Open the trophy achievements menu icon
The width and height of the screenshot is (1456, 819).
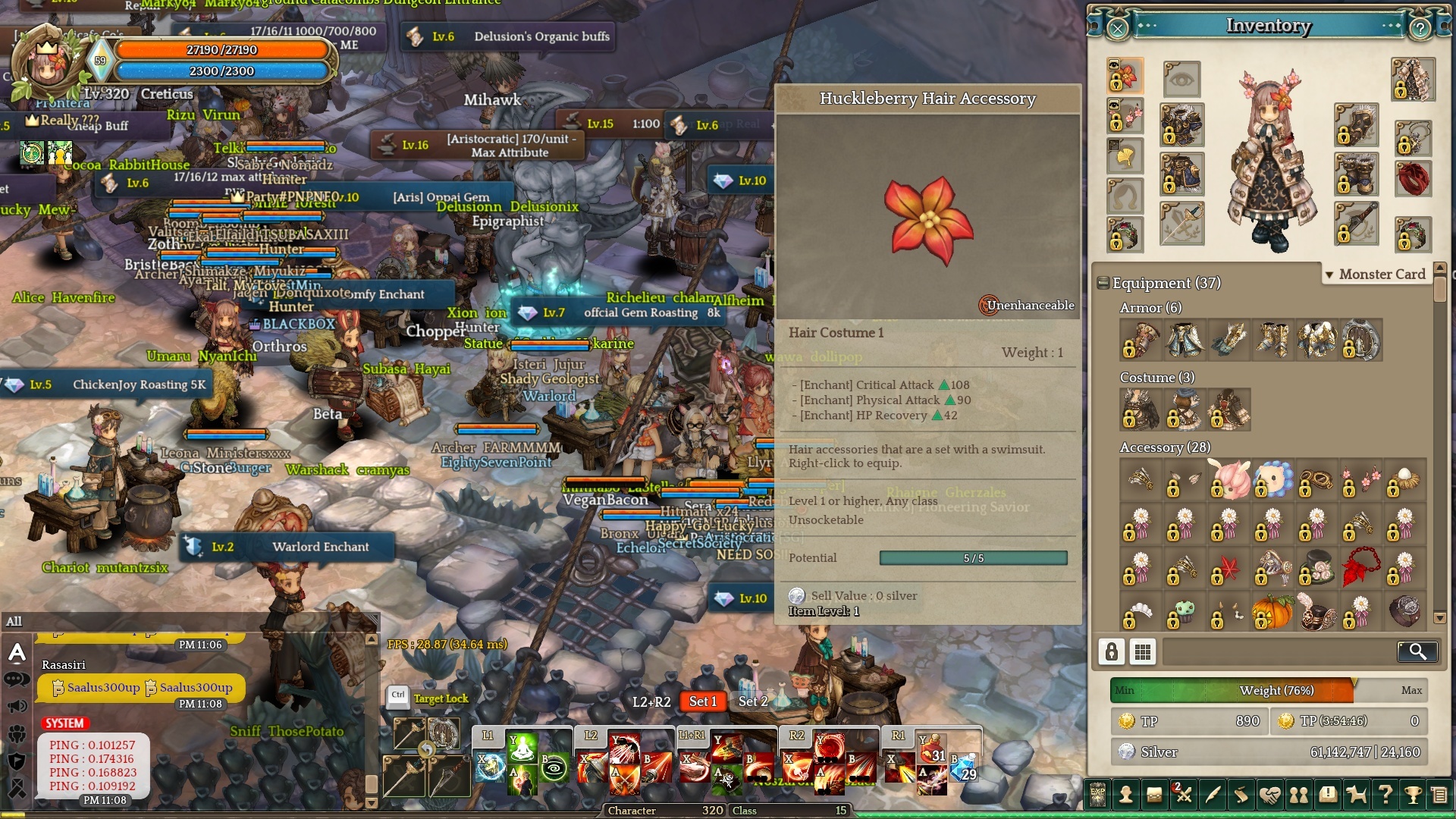(1413, 795)
